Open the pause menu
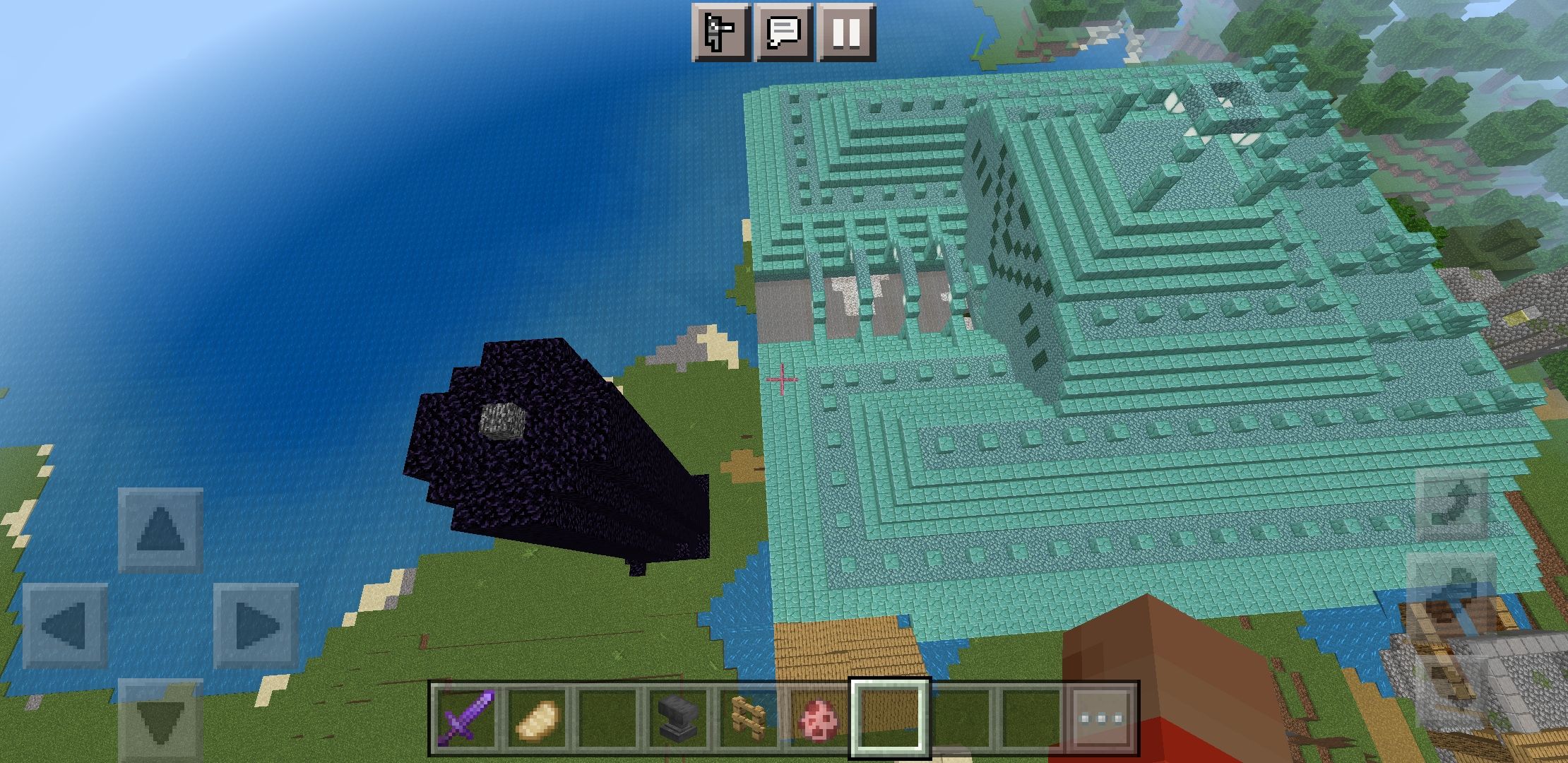 coord(846,32)
